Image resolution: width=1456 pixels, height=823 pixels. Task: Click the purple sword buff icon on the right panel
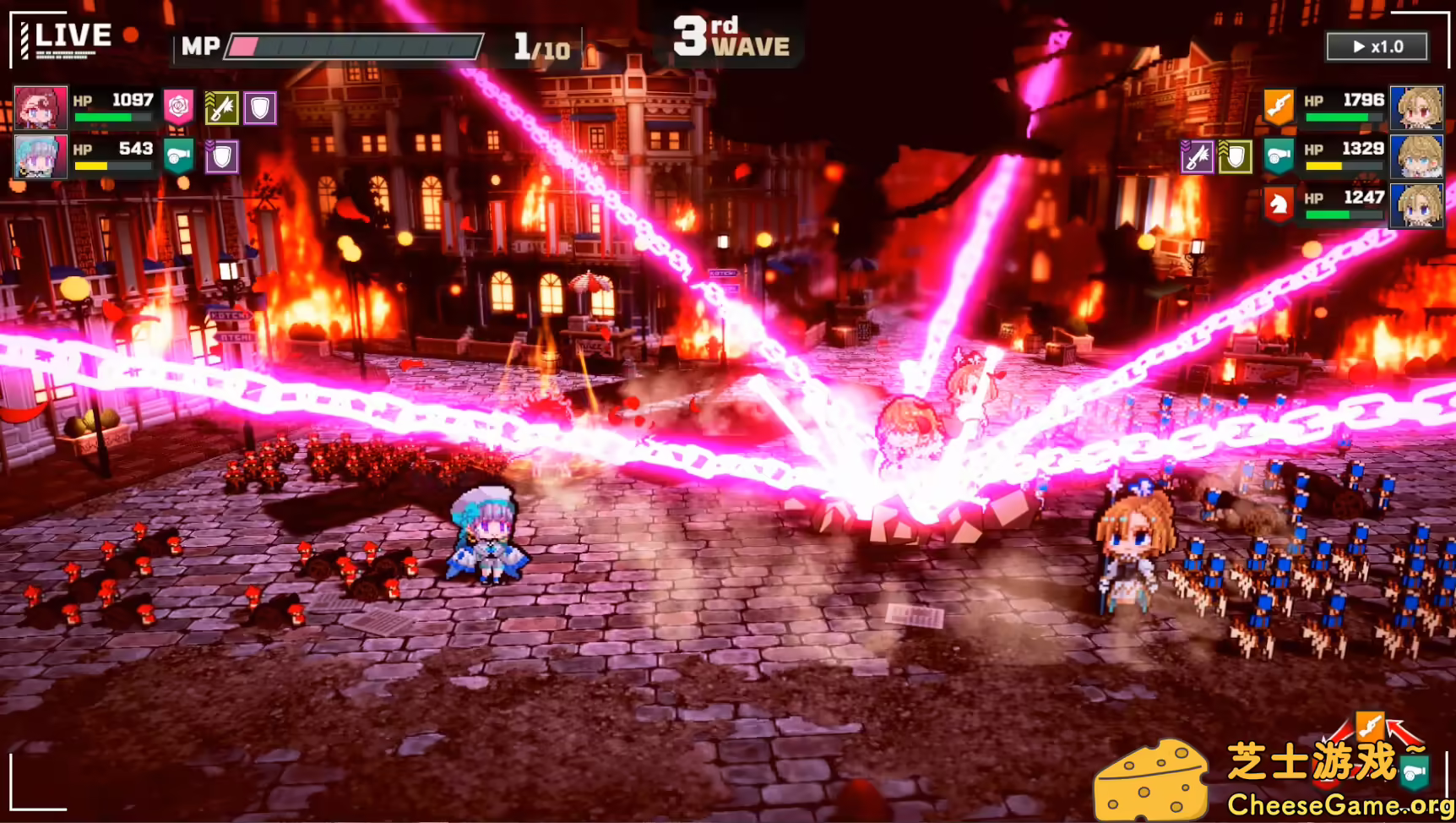tap(1198, 157)
